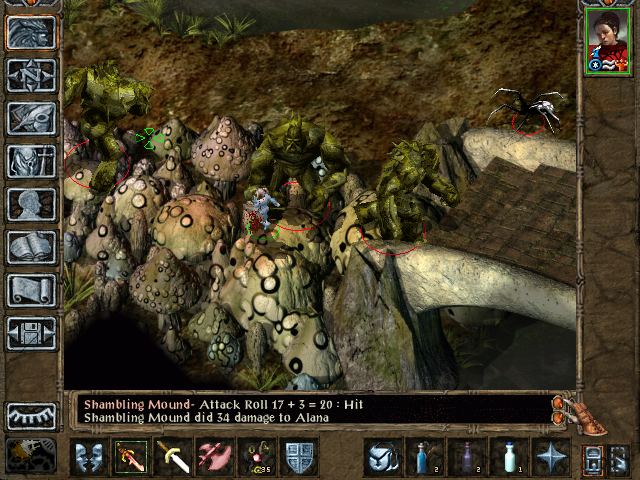Activate the theater masks action button

tap(90, 457)
